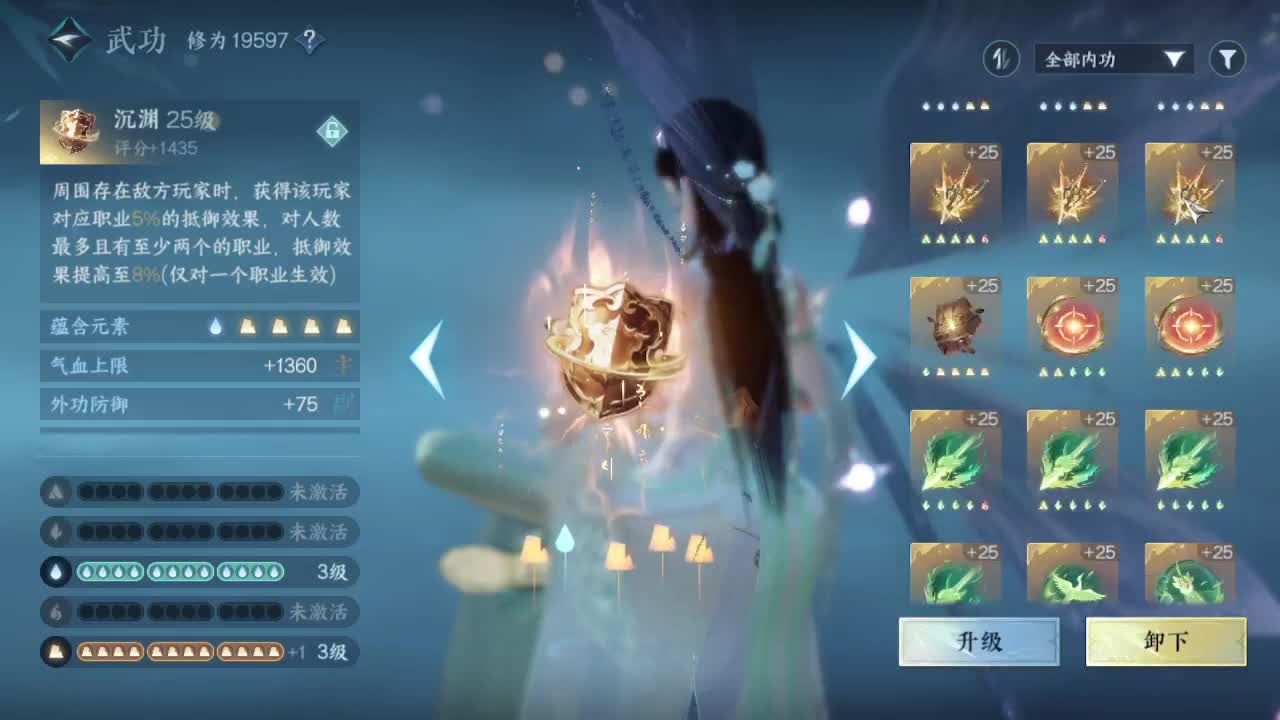The width and height of the screenshot is (1280, 720).
Task: Click the 修为 help question mark
Action: [310, 38]
